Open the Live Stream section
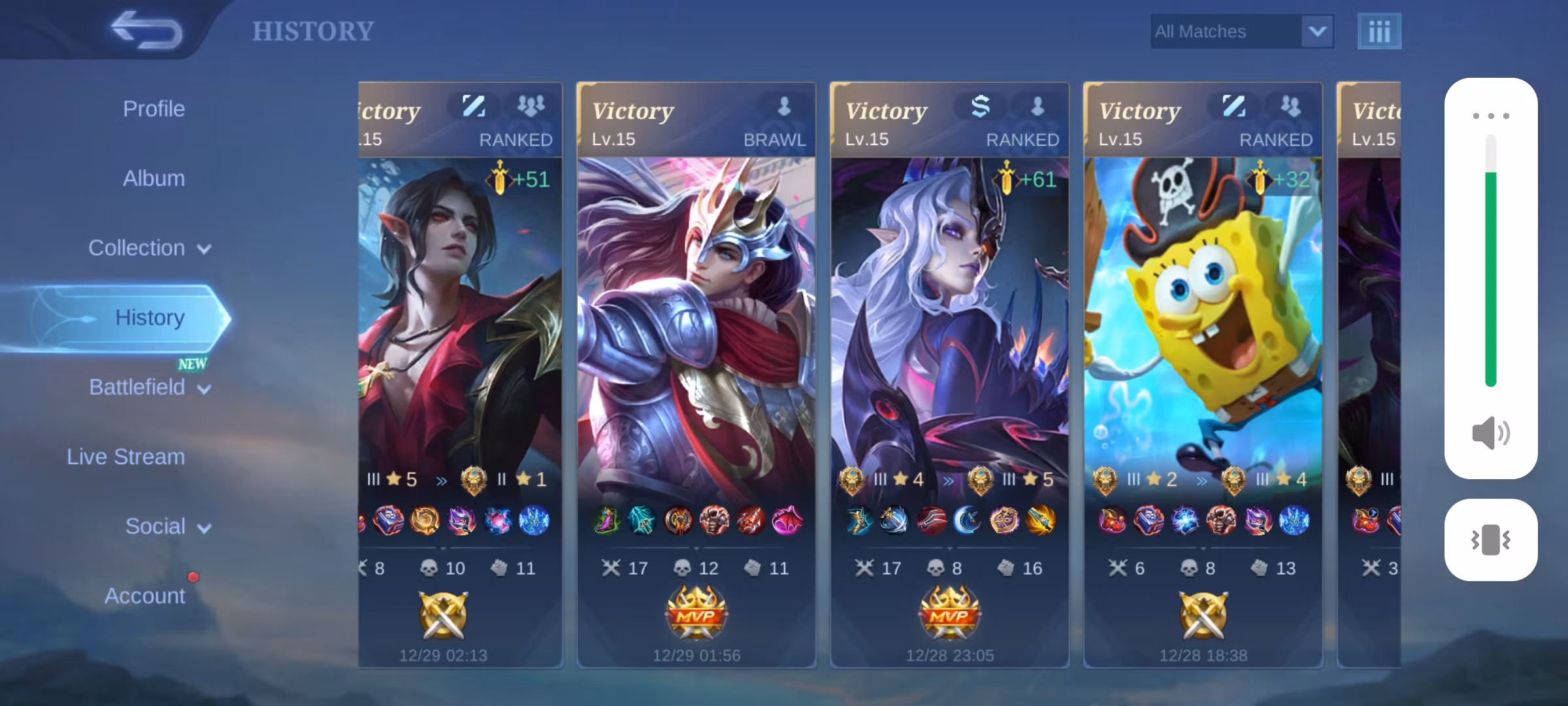1568x706 pixels. click(125, 457)
